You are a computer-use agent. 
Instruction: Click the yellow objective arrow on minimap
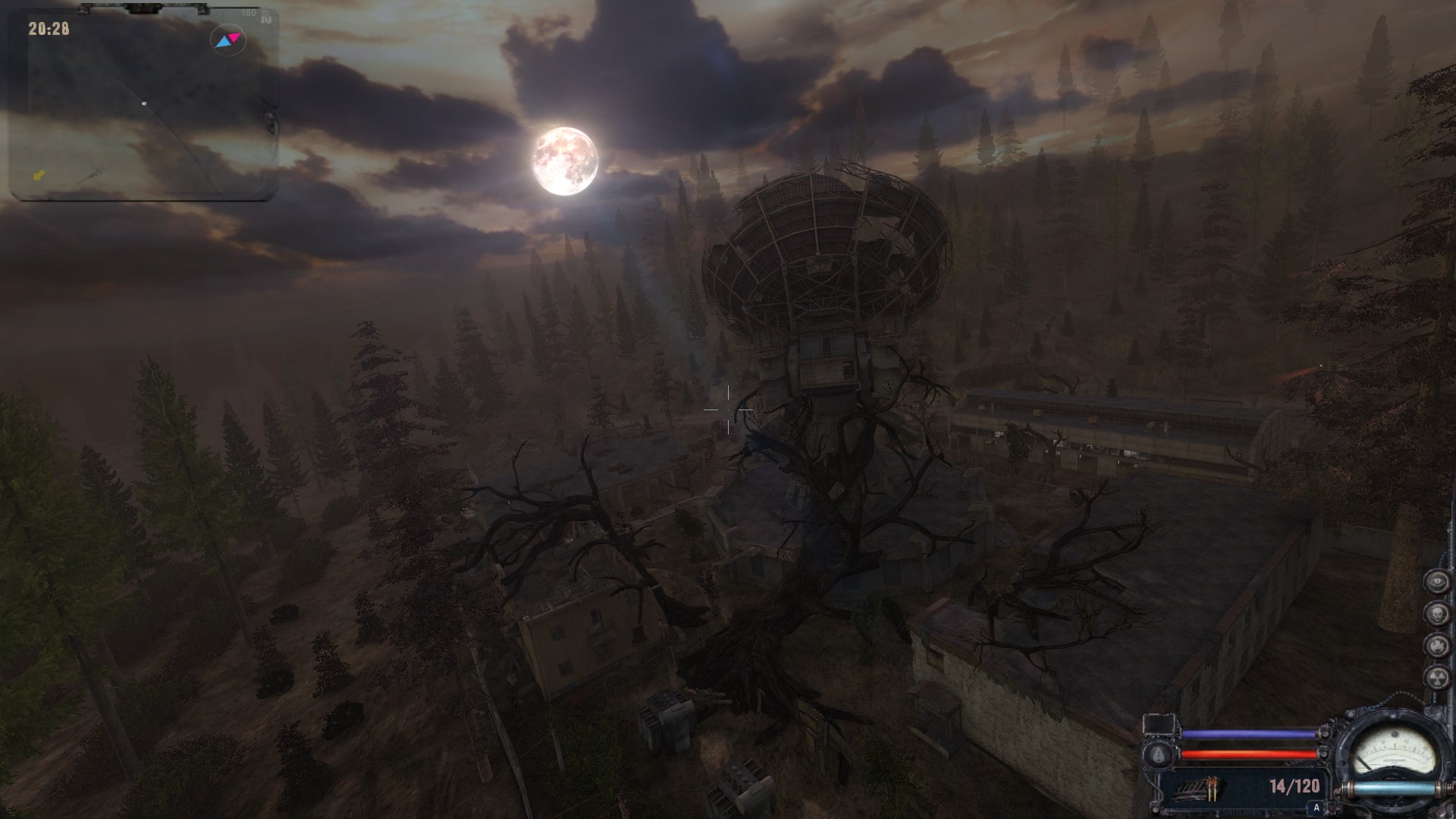[39, 175]
